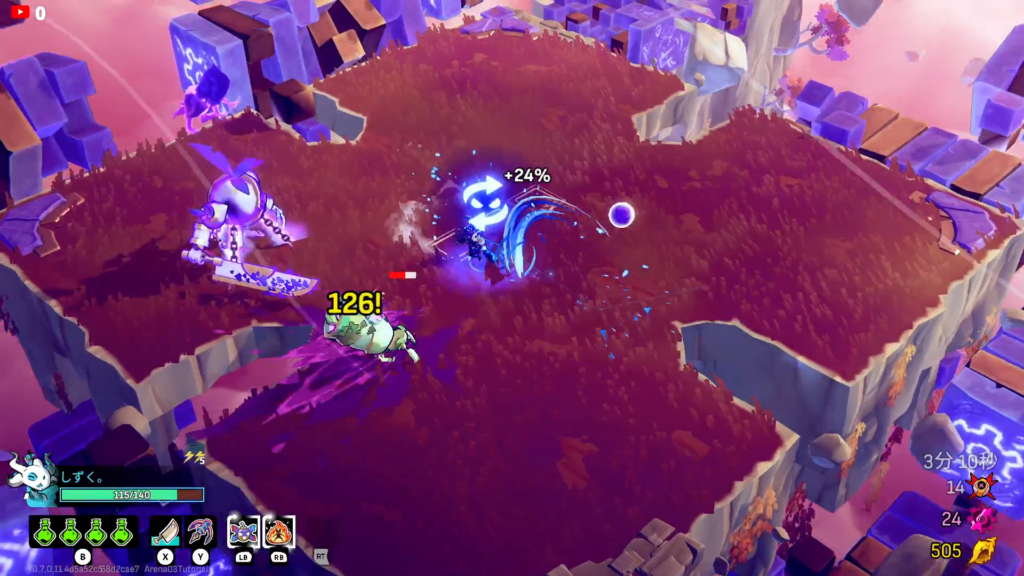Select the pink gear resource icon
The width and height of the screenshot is (1024, 576).
point(981,518)
